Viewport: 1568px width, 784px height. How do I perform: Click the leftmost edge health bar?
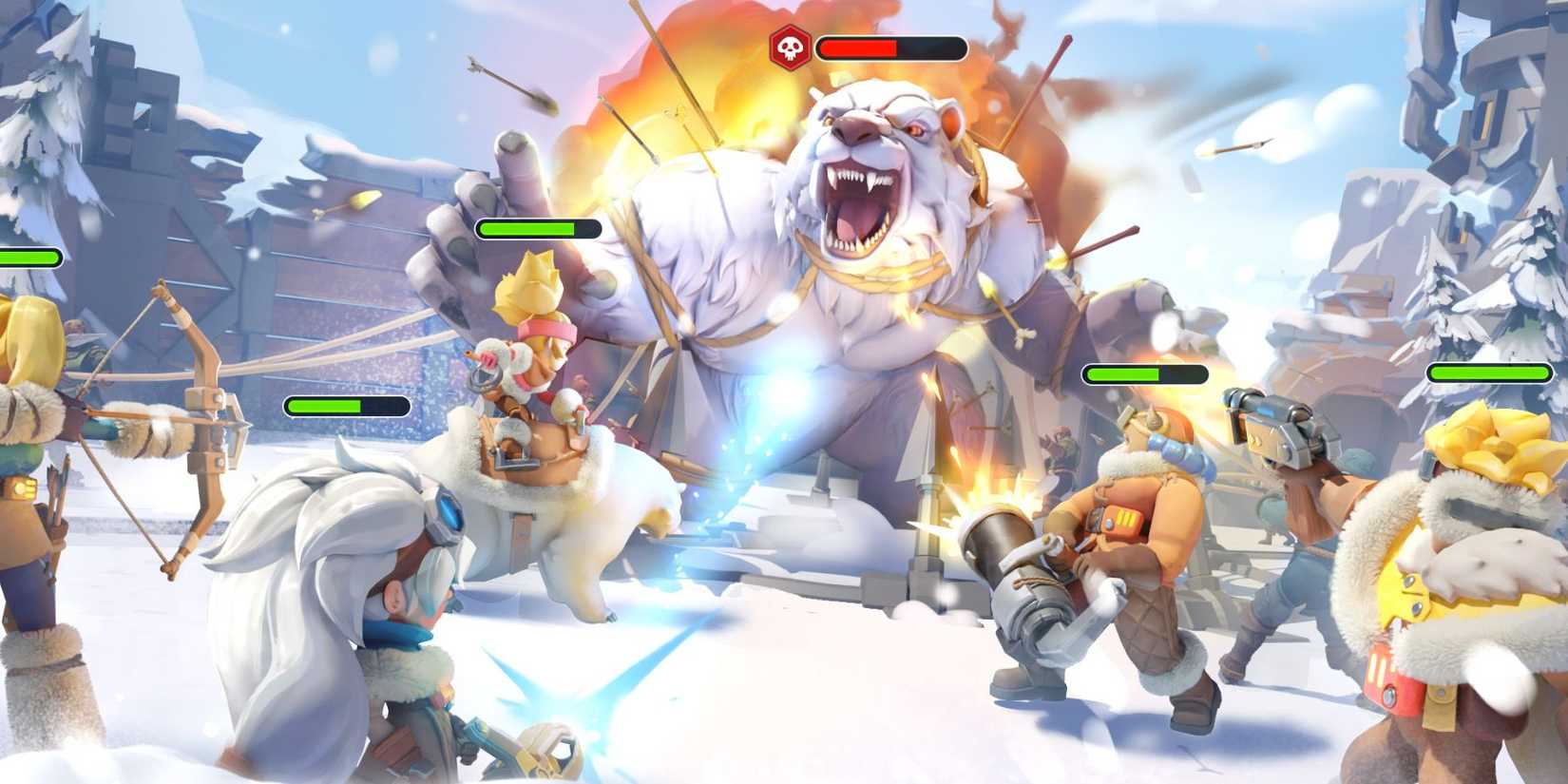(x=27, y=257)
